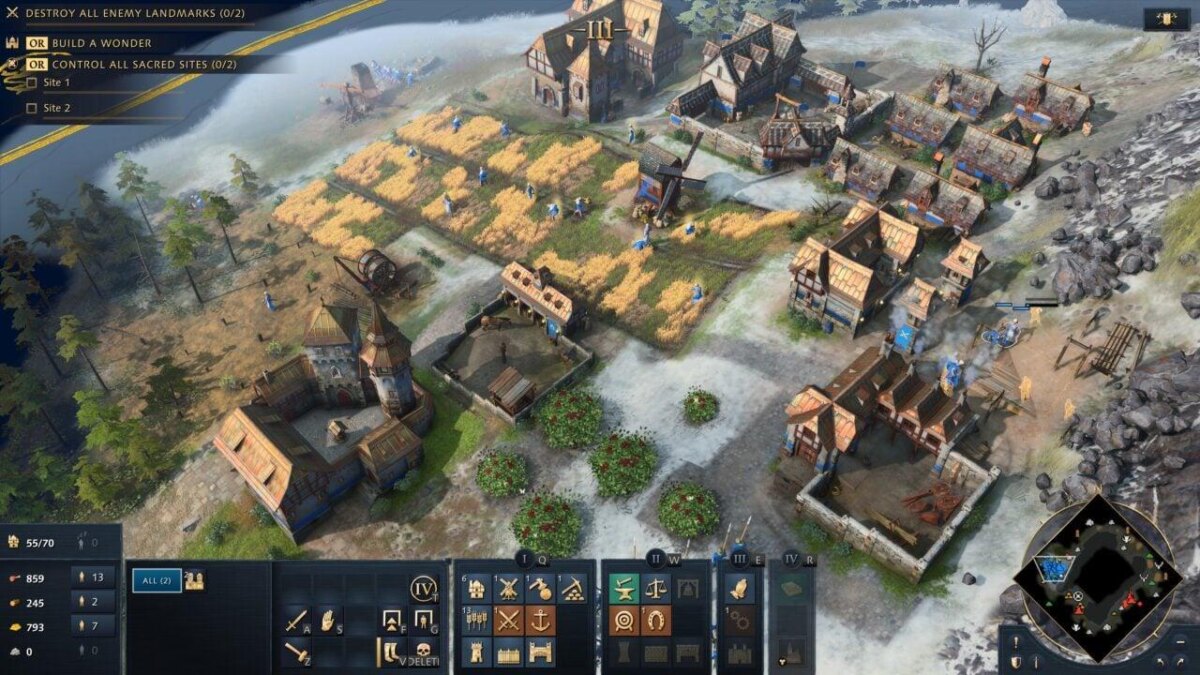The image size is (1200, 675).
Task: Select the wheat farm building icon
Action: point(477,621)
